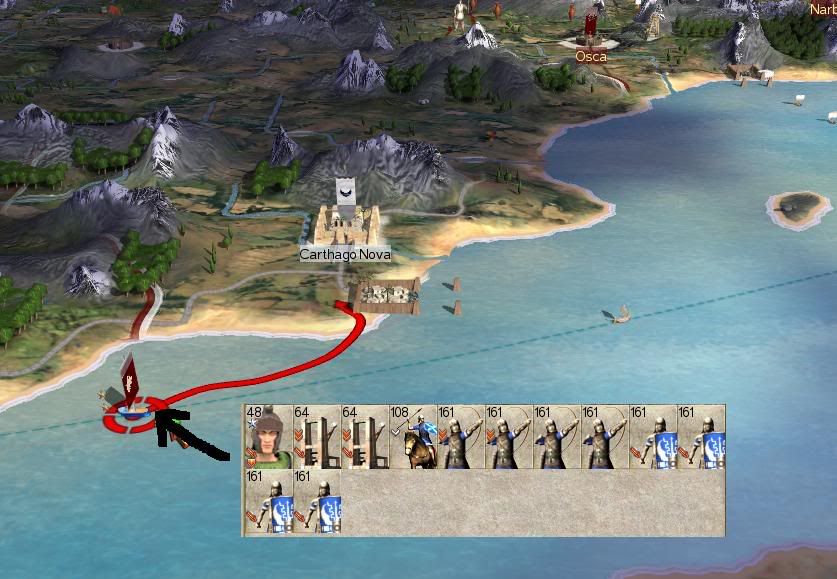This screenshot has width=837, height=579.
Task: Select the Osca settlement name label
Action: point(591,57)
